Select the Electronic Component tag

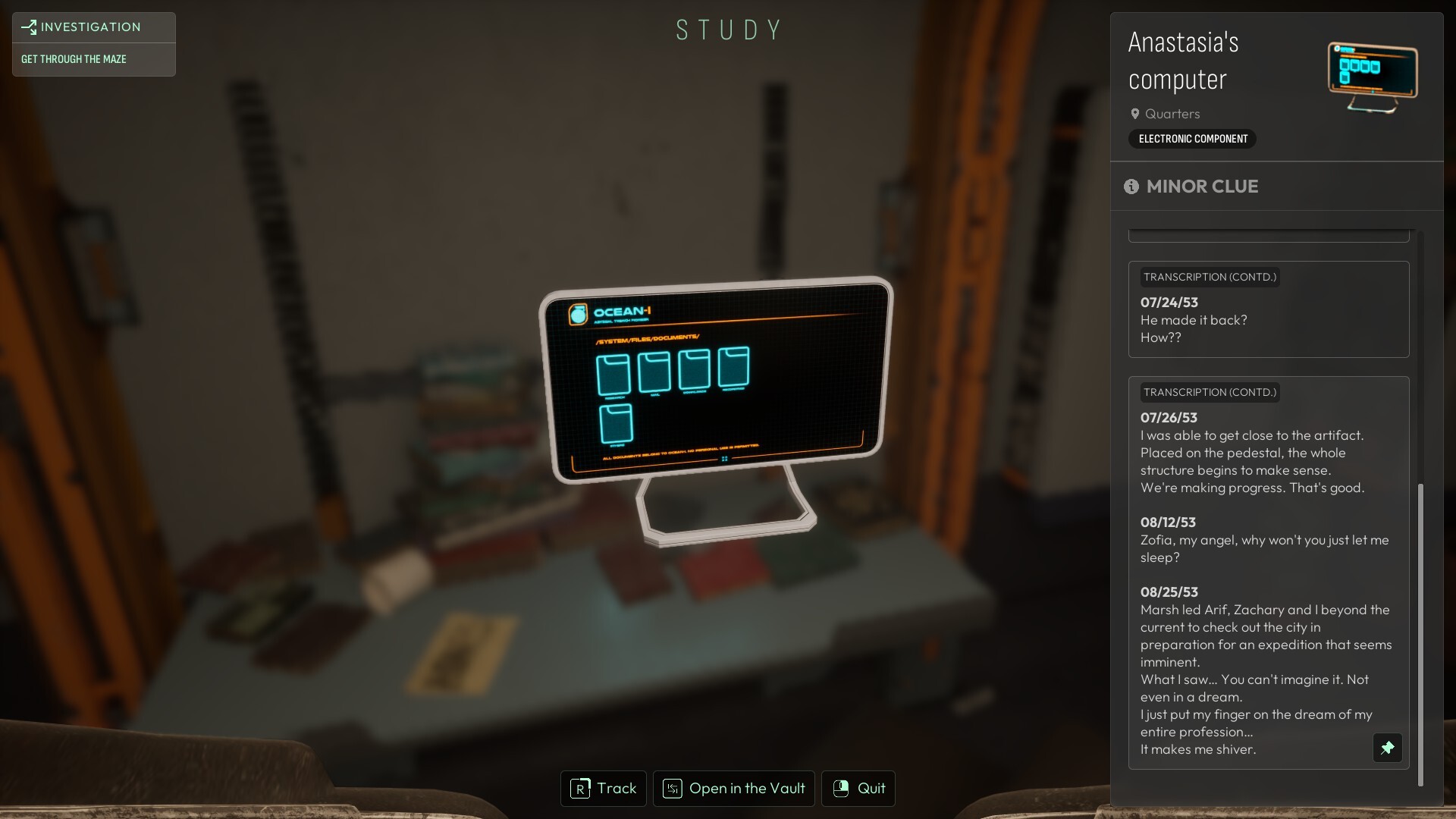click(1192, 139)
